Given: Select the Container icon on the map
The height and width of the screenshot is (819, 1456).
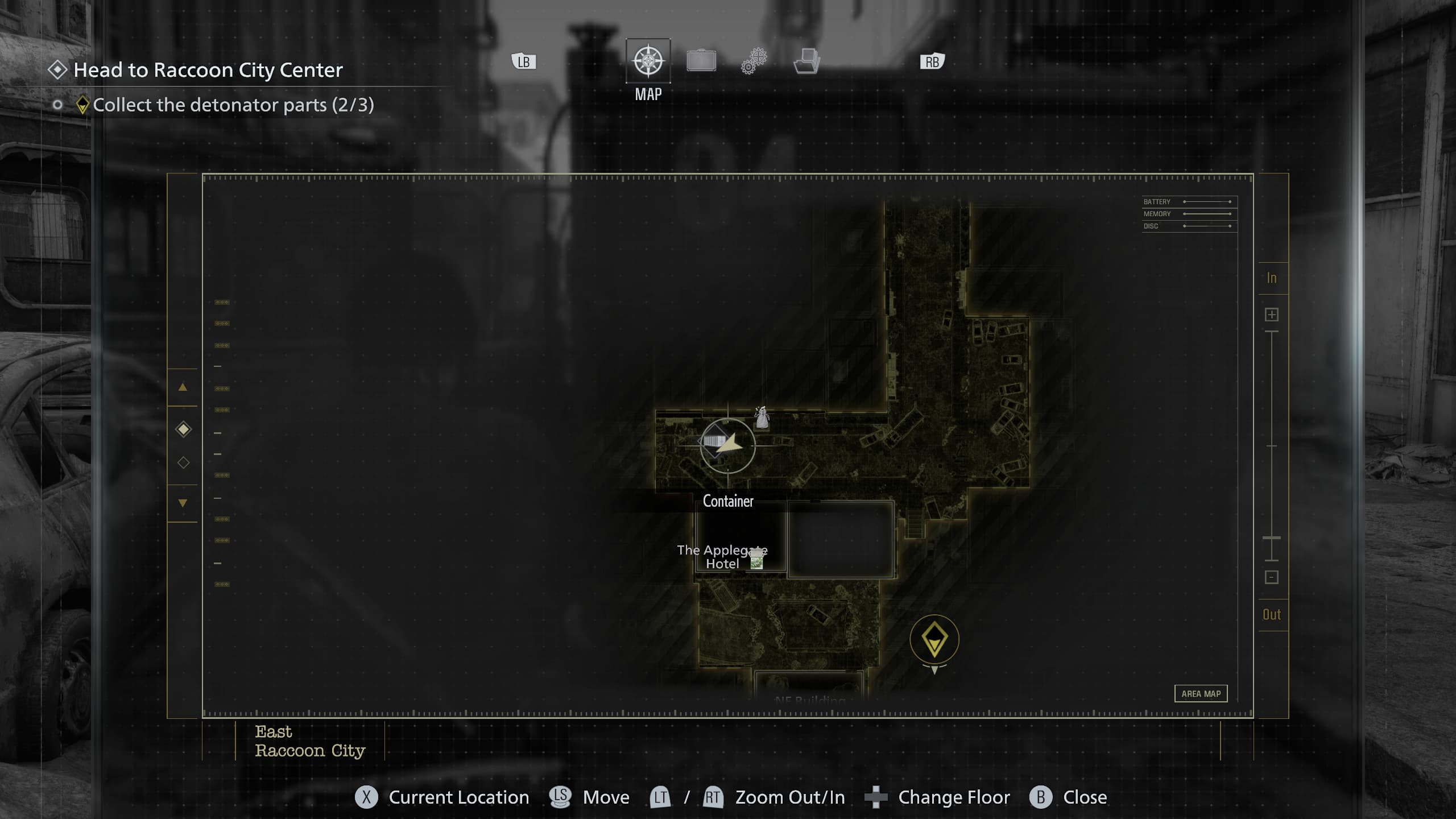Looking at the screenshot, I should point(714,441).
